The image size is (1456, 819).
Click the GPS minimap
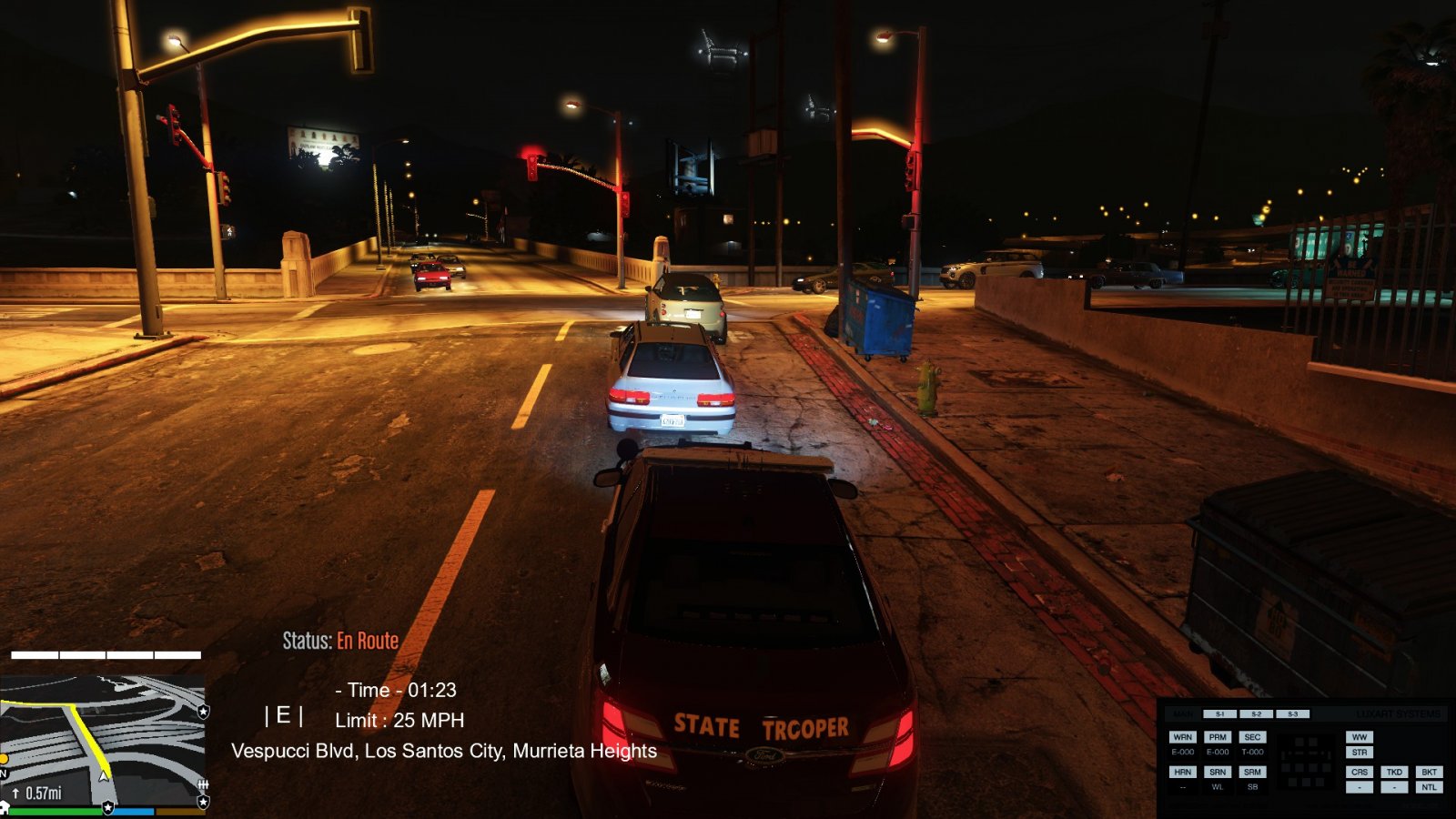(102, 739)
